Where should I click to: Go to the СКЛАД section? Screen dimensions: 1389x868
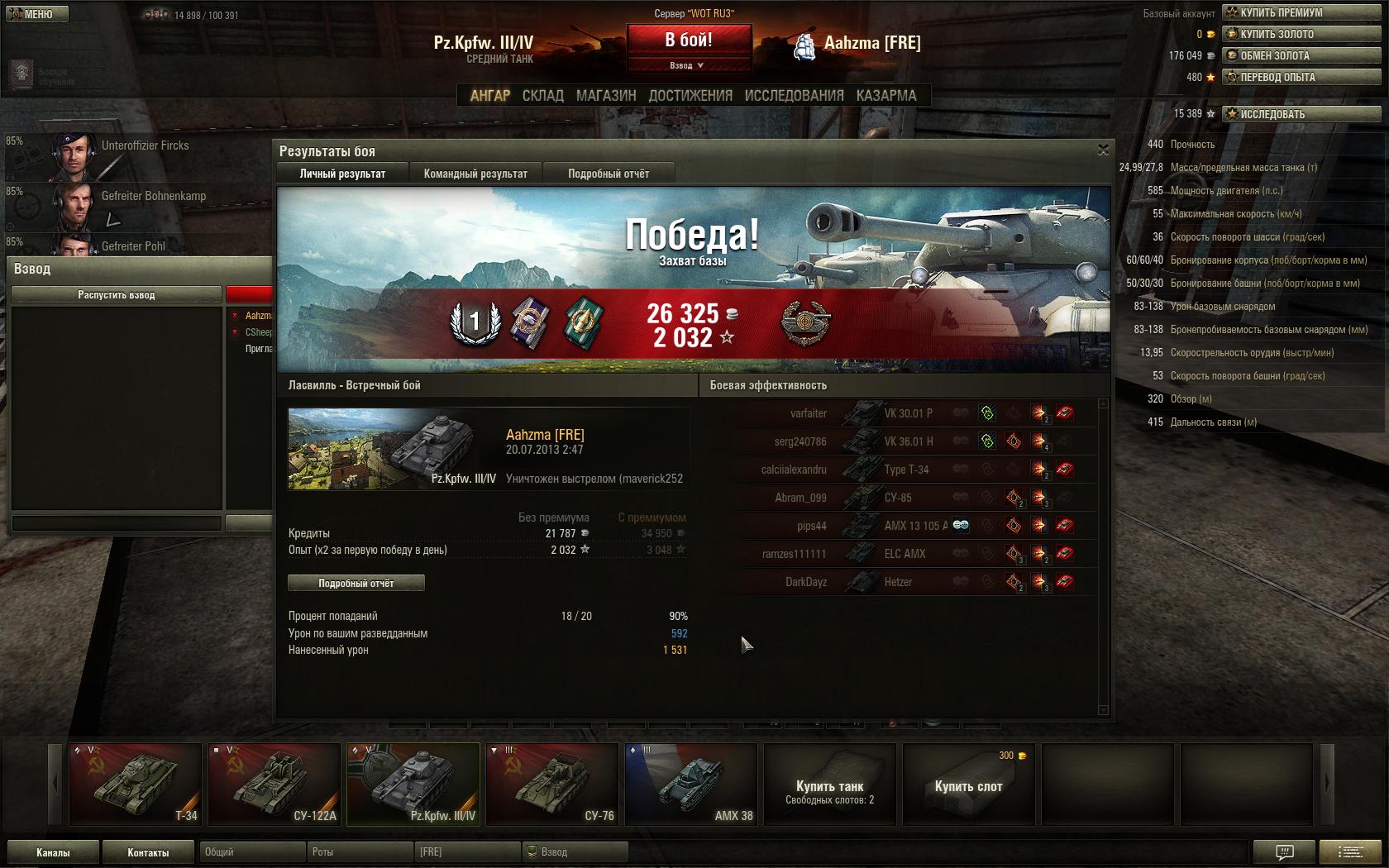click(543, 96)
